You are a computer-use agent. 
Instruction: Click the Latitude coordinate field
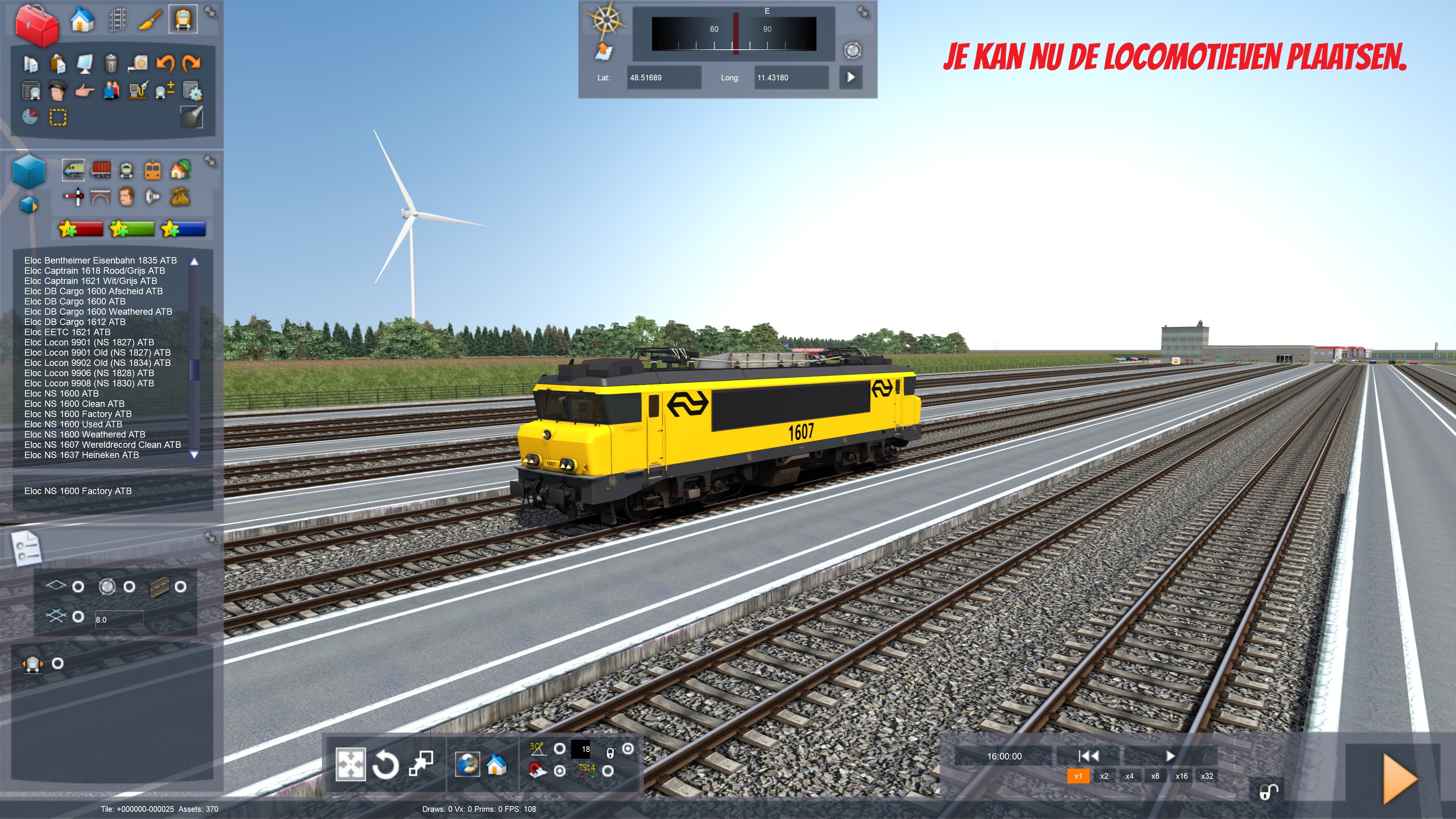pos(664,77)
